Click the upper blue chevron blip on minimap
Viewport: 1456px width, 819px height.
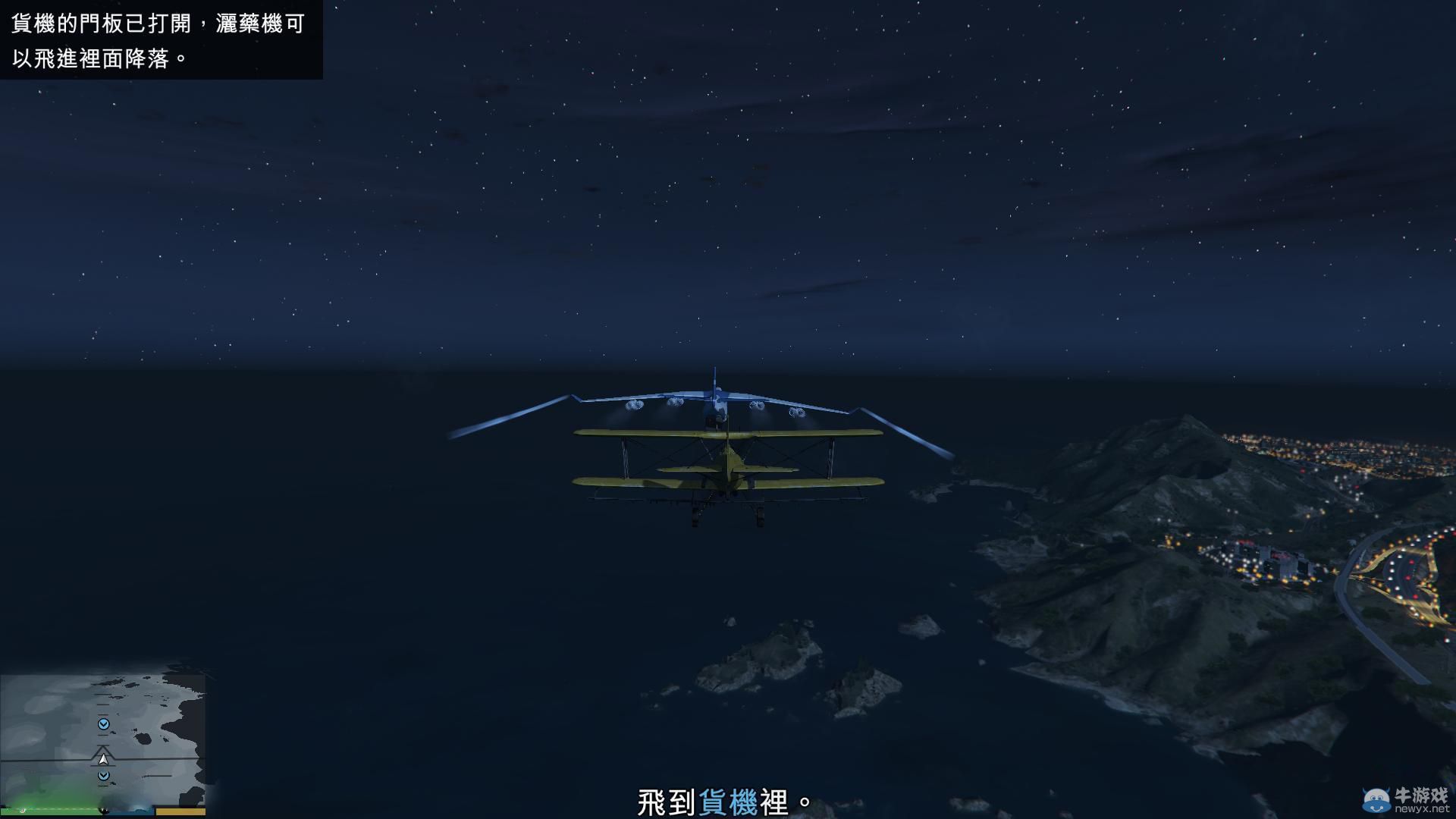(x=103, y=723)
